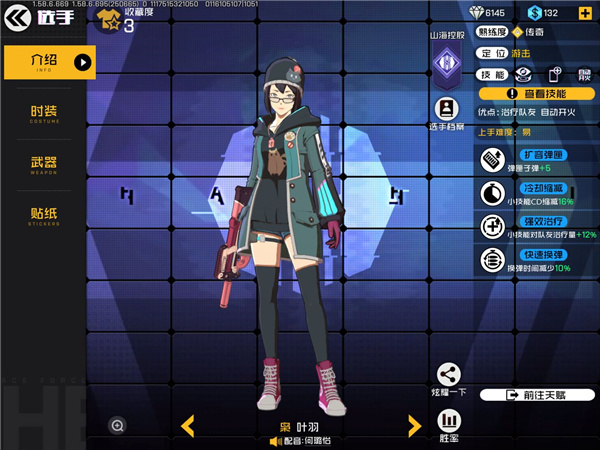Image resolution: width=600 pixels, height=450 pixels.
Task: Share the character with 炫耀一下
Action: point(449,380)
